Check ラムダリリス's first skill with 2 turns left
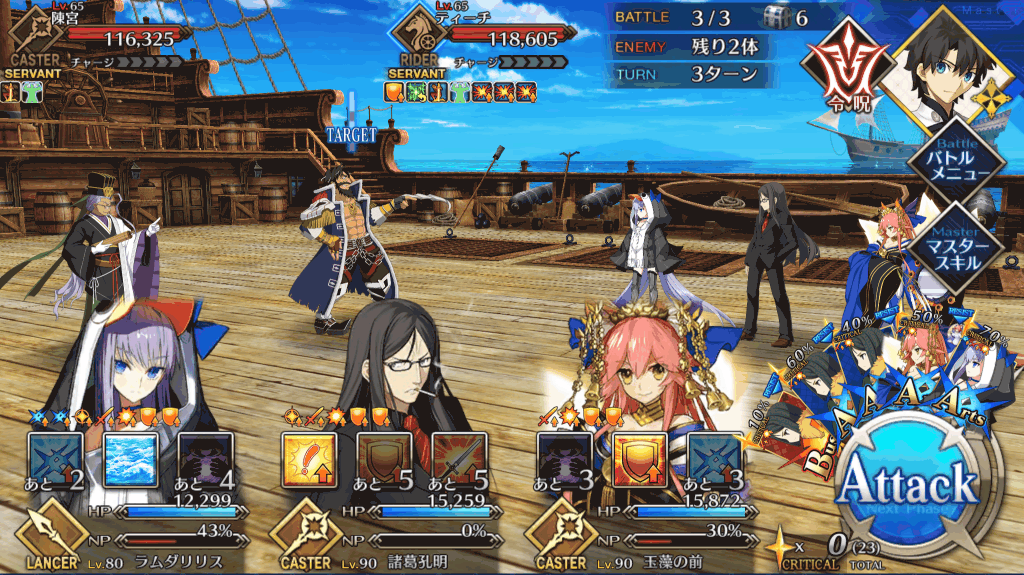The width and height of the screenshot is (1024, 575). coord(56,459)
